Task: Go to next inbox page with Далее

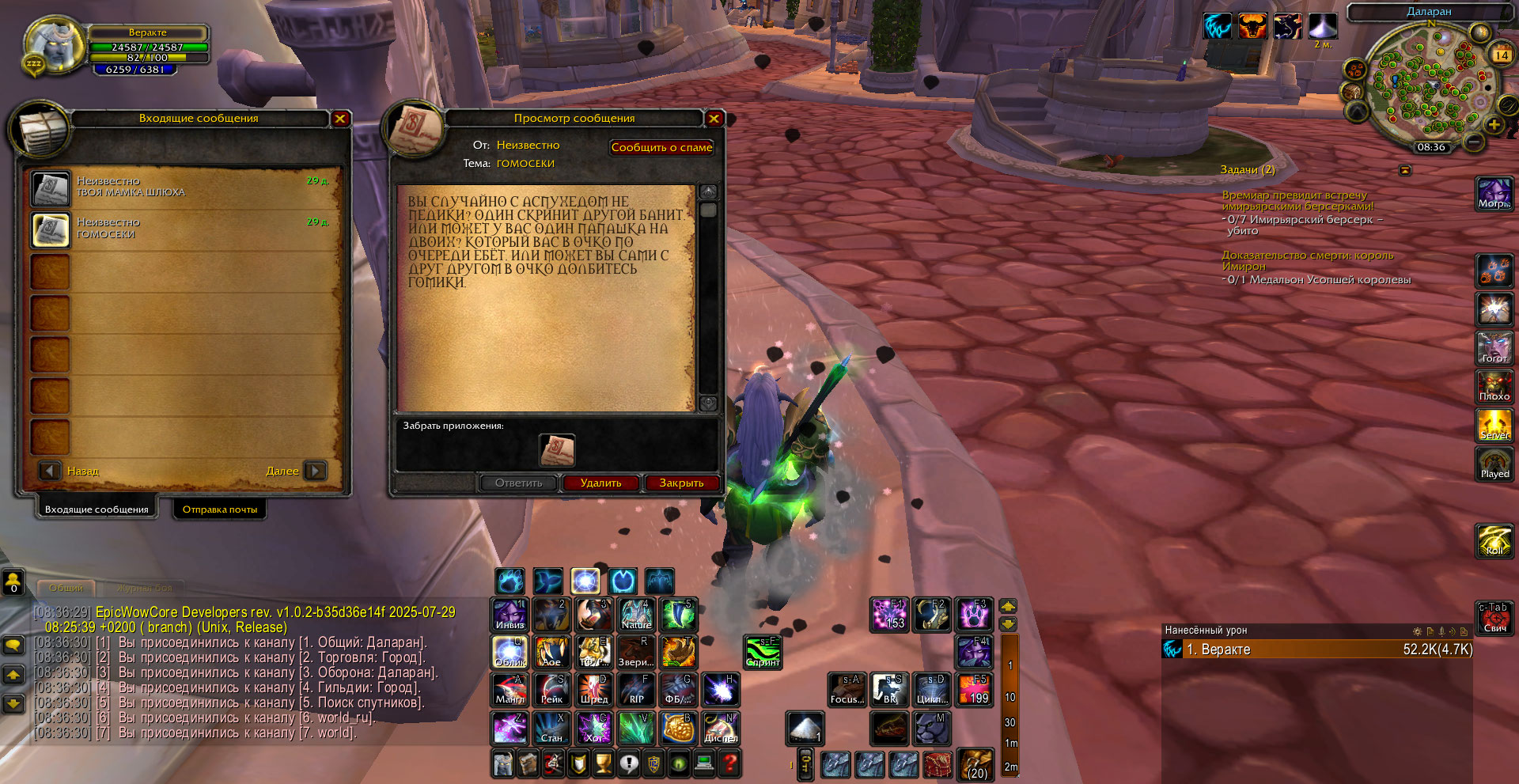Action: click(315, 471)
